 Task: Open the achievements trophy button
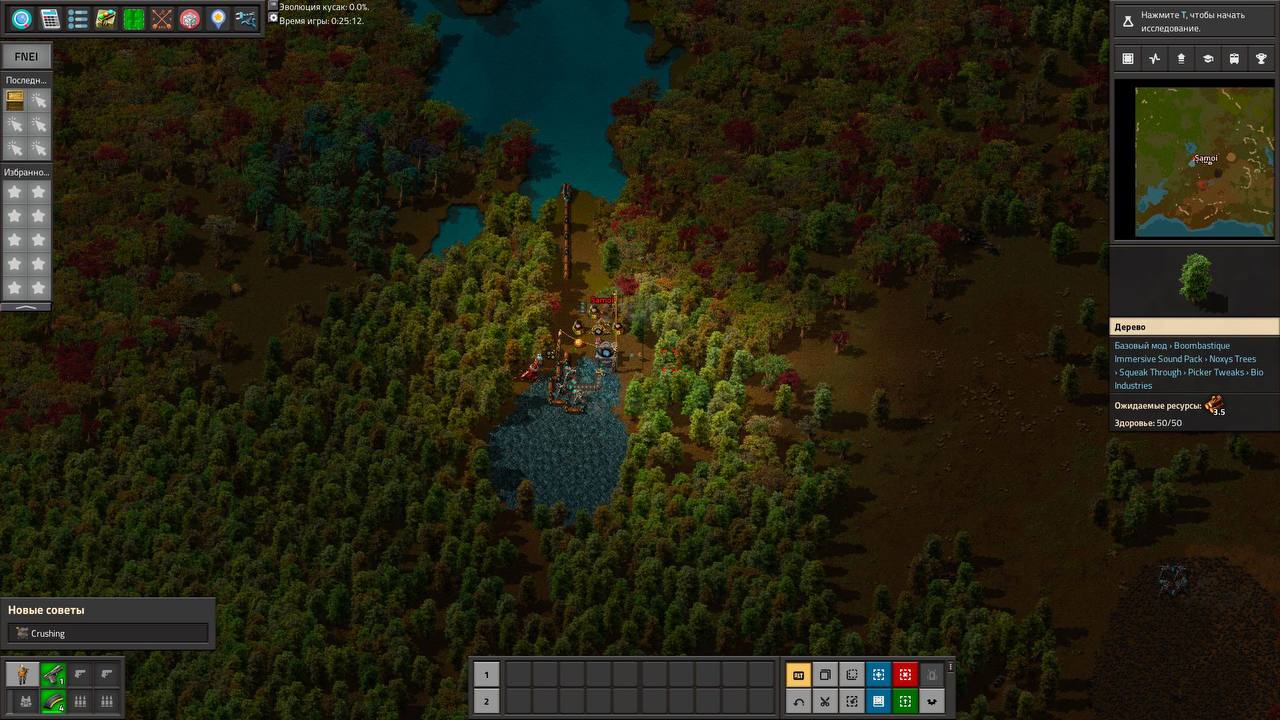click(x=1262, y=59)
